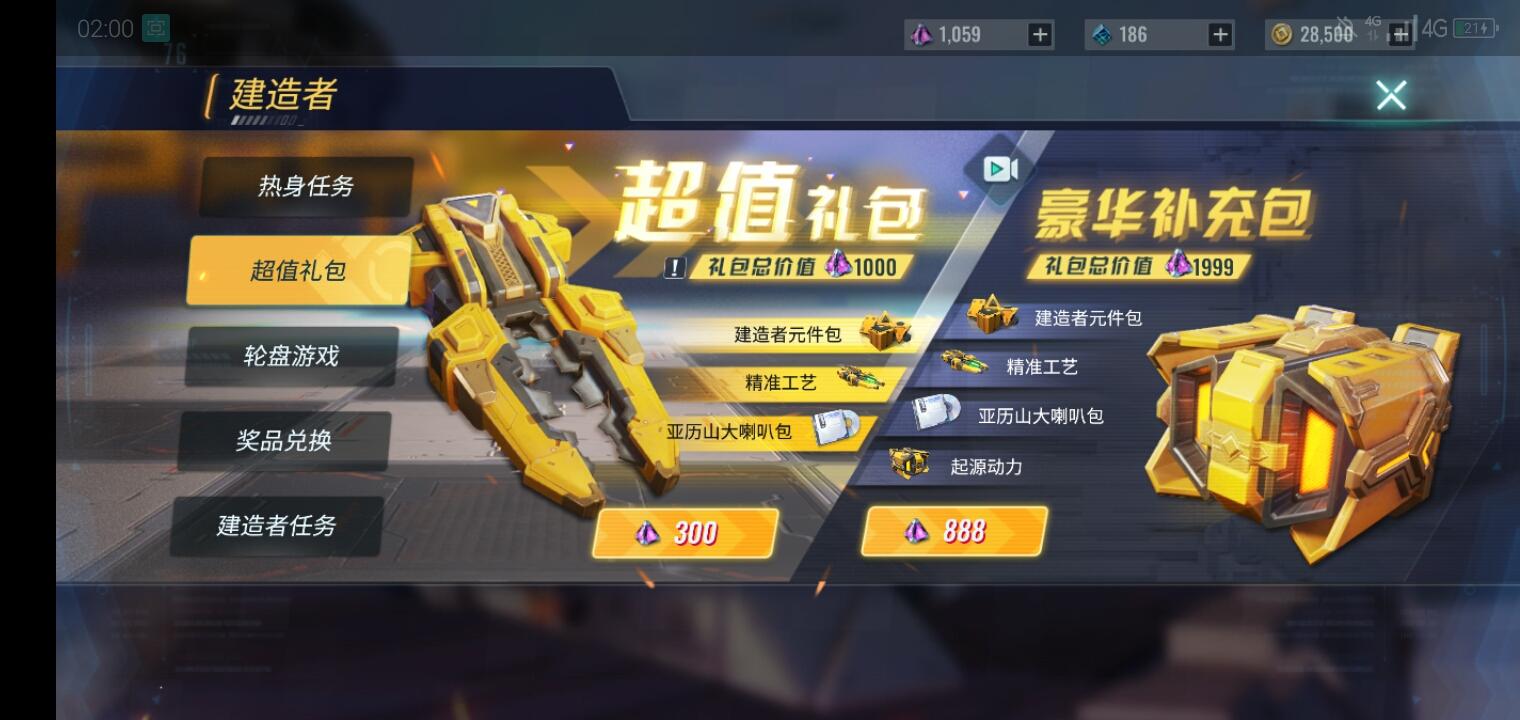Switch to the 热身任务 tab
Image resolution: width=1520 pixels, height=720 pixels.
point(306,184)
